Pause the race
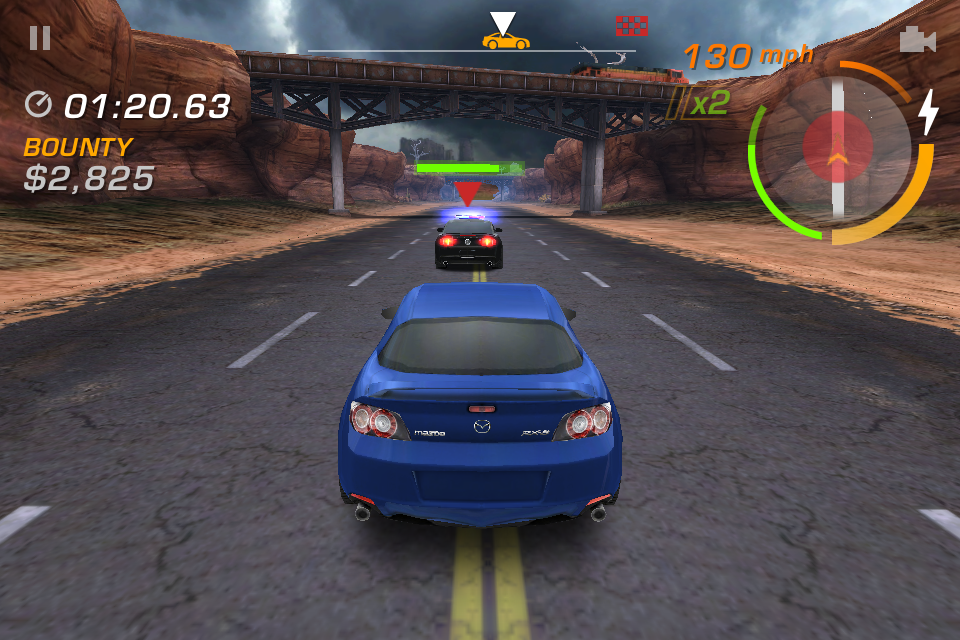Viewport: 960px width, 640px height. point(40,38)
